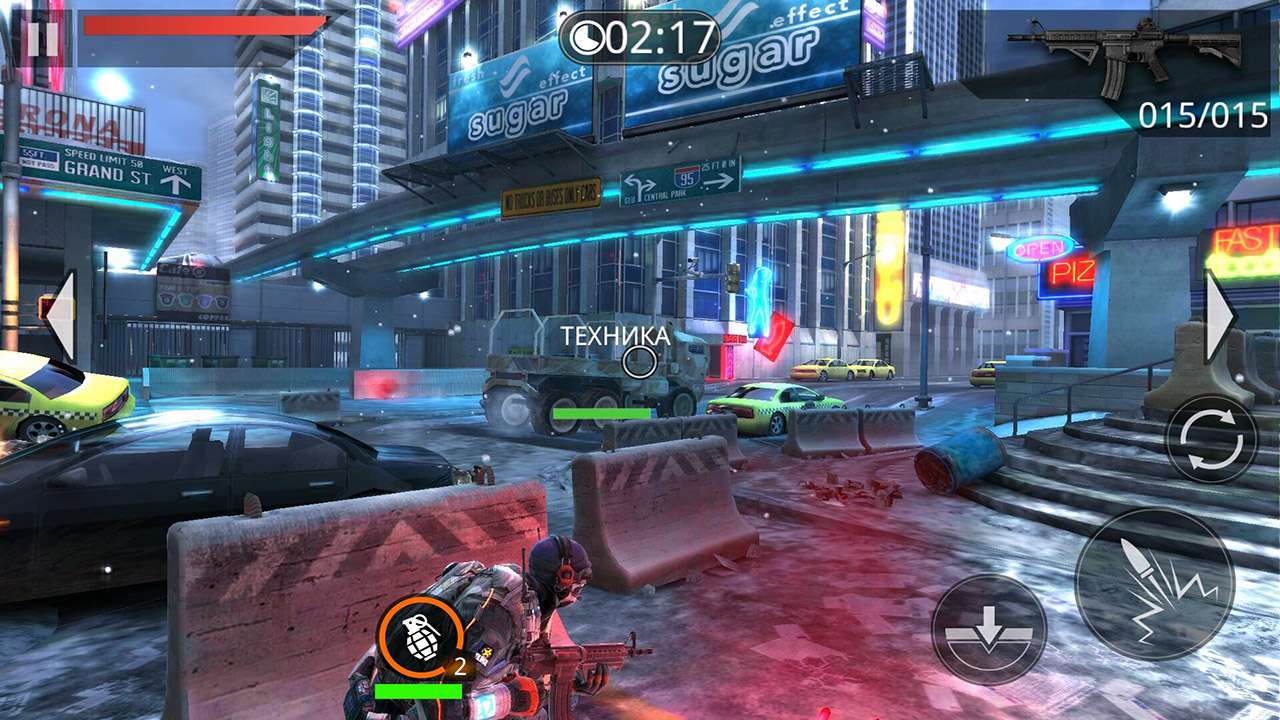
Task: Pause the game
Action: click(x=41, y=39)
